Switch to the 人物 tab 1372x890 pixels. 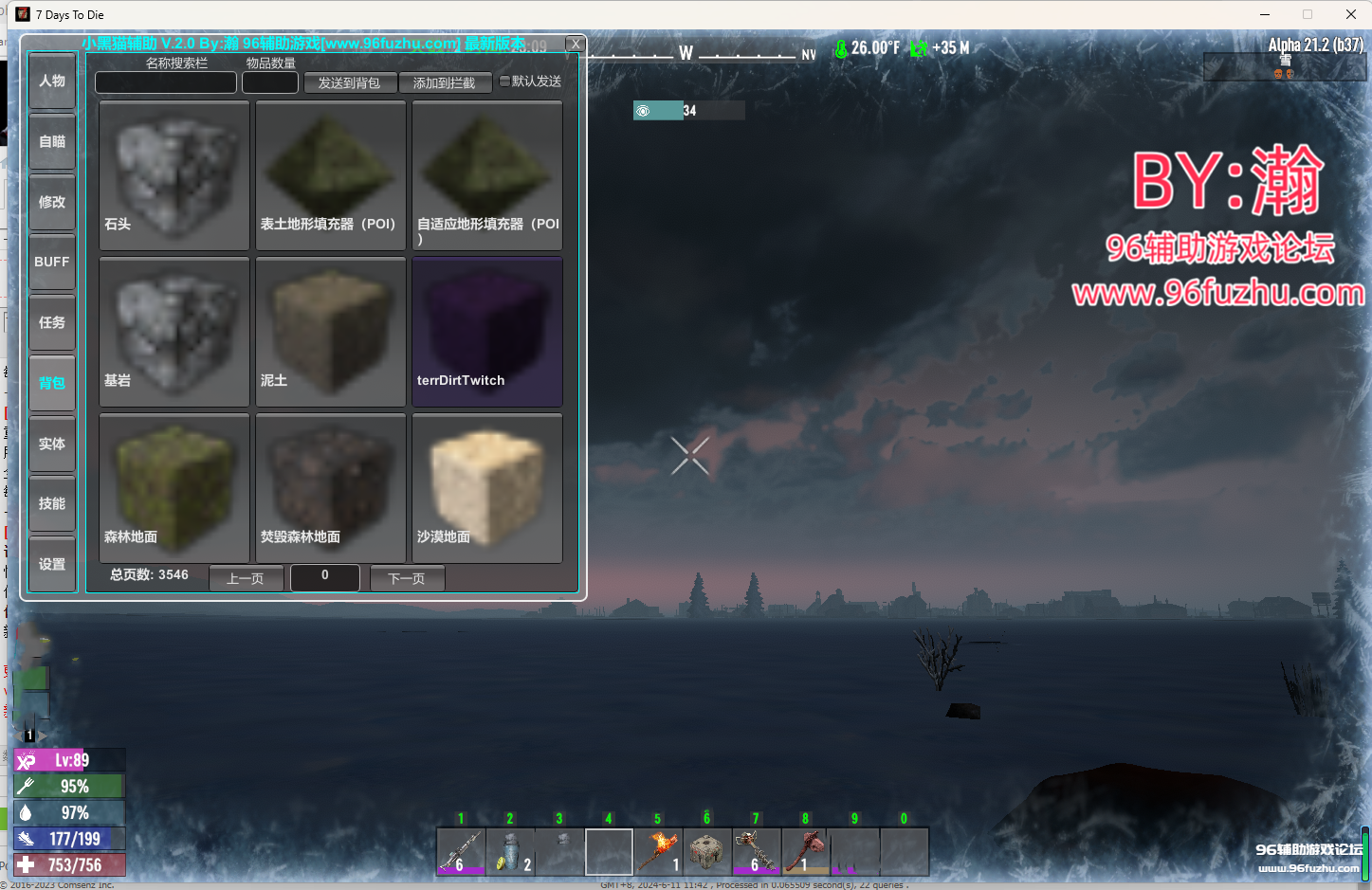tap(52, 82)
